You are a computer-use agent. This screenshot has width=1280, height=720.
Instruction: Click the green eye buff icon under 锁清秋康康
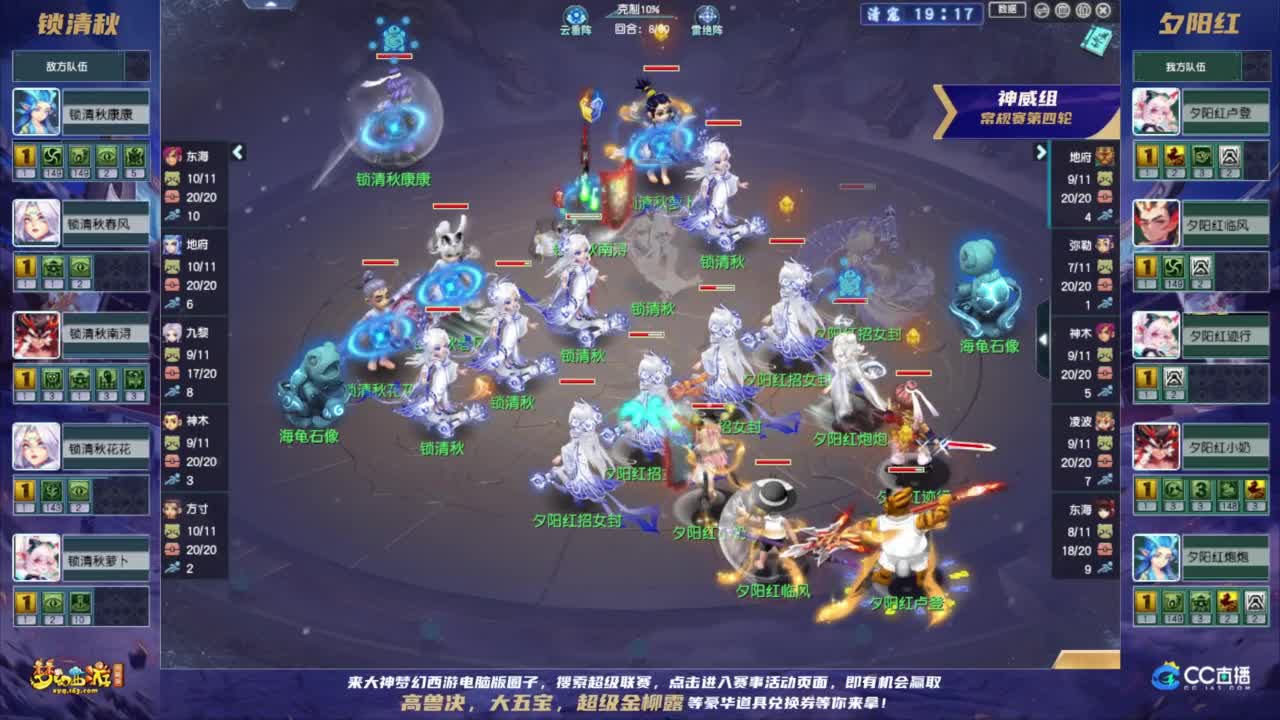click(x=107, y=155)
